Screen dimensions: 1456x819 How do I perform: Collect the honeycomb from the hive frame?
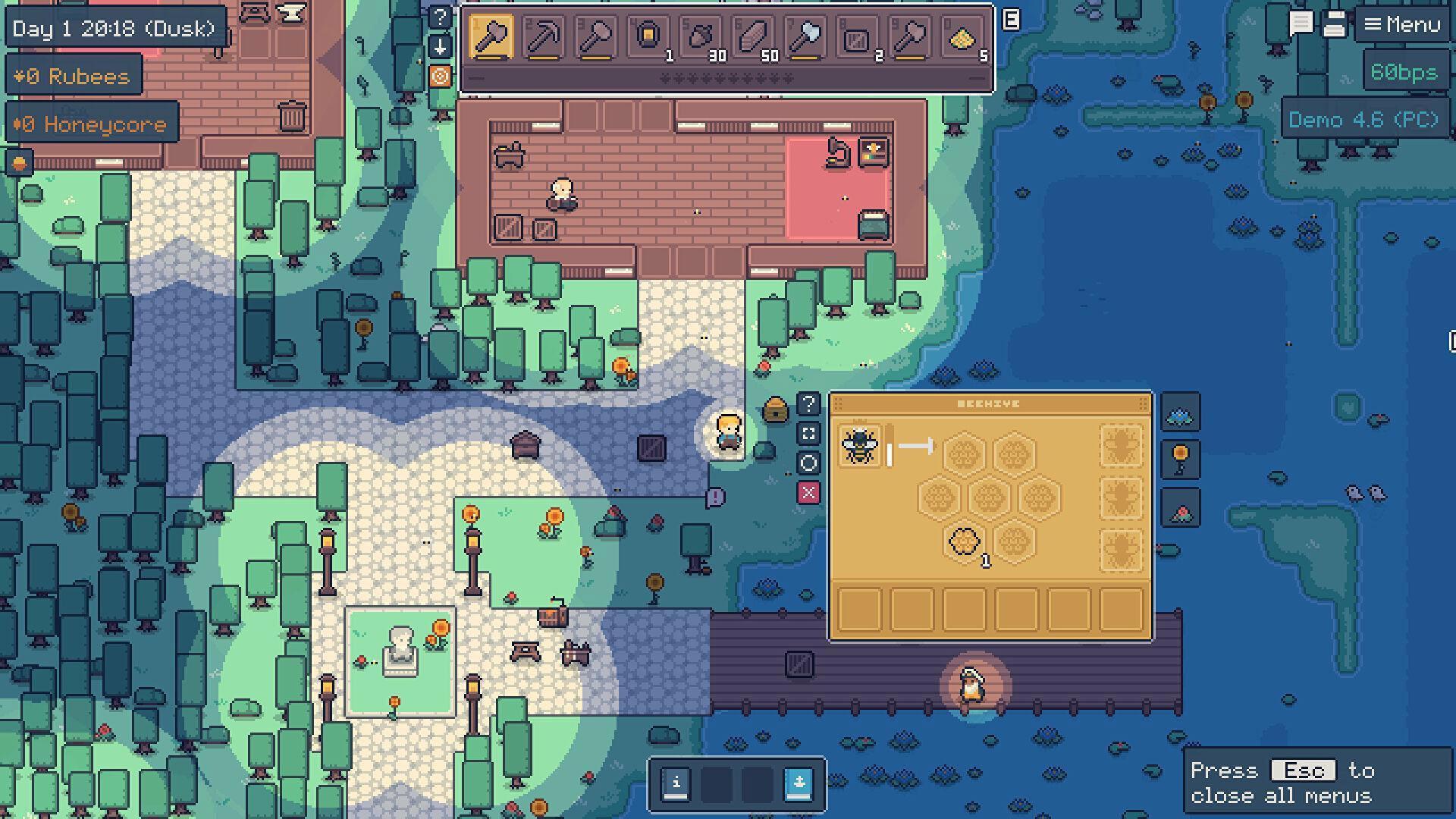965,542
